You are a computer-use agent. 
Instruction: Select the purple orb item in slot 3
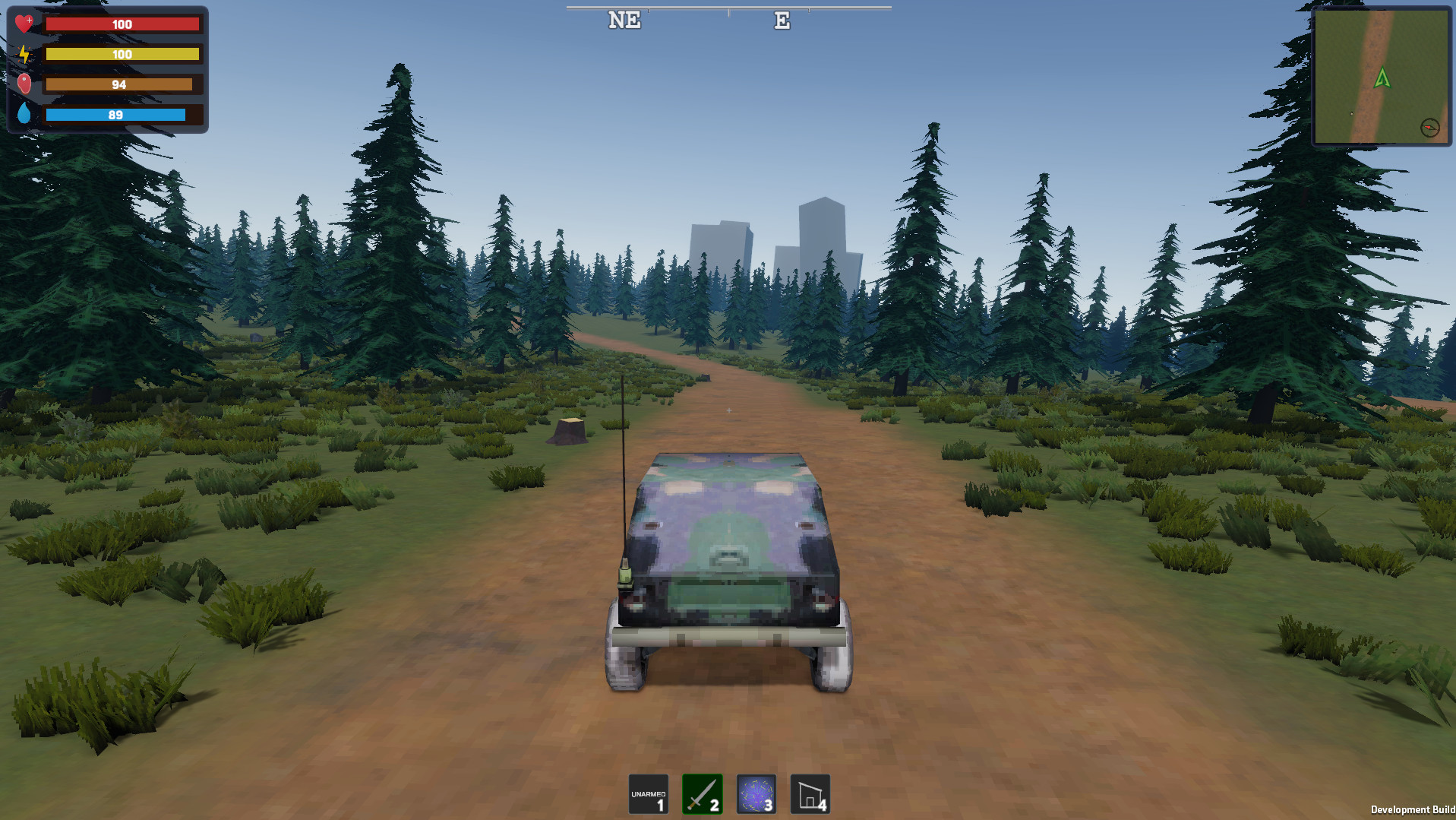(x=756, y=793)
